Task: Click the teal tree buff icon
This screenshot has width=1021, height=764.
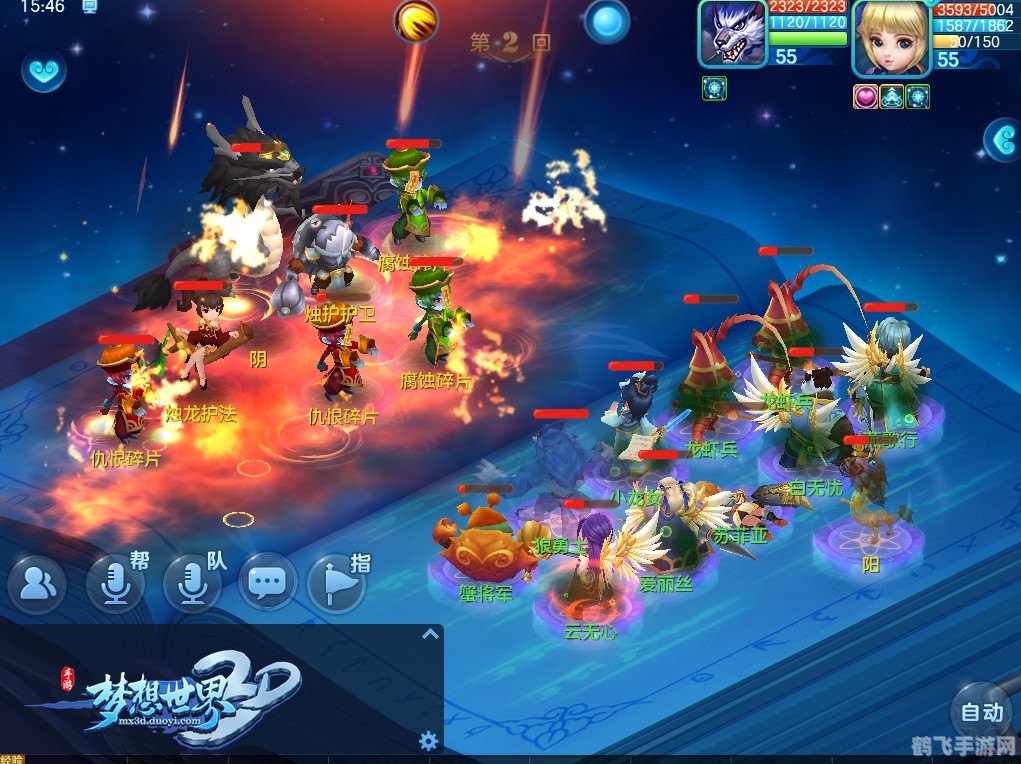Action: 892,96
